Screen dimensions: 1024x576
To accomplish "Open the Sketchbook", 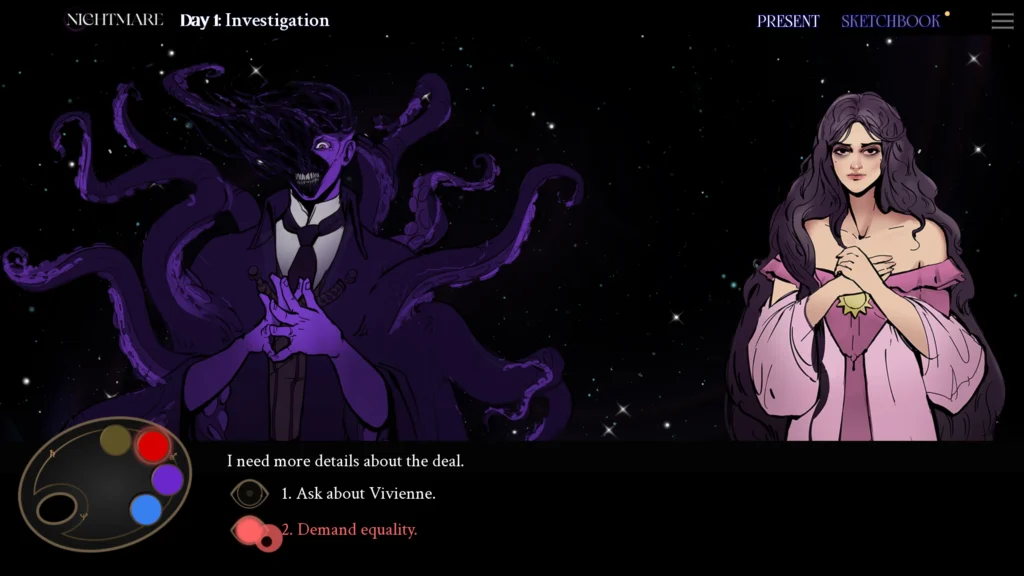I will (x=890, y=21).
